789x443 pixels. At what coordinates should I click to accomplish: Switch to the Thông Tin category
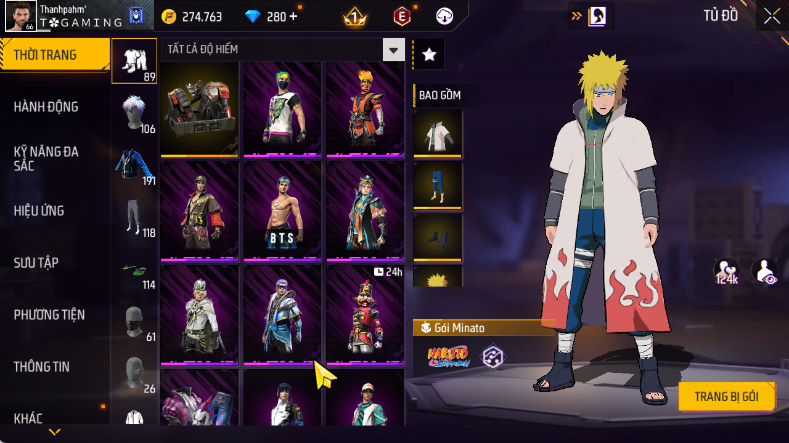point(42,367)
